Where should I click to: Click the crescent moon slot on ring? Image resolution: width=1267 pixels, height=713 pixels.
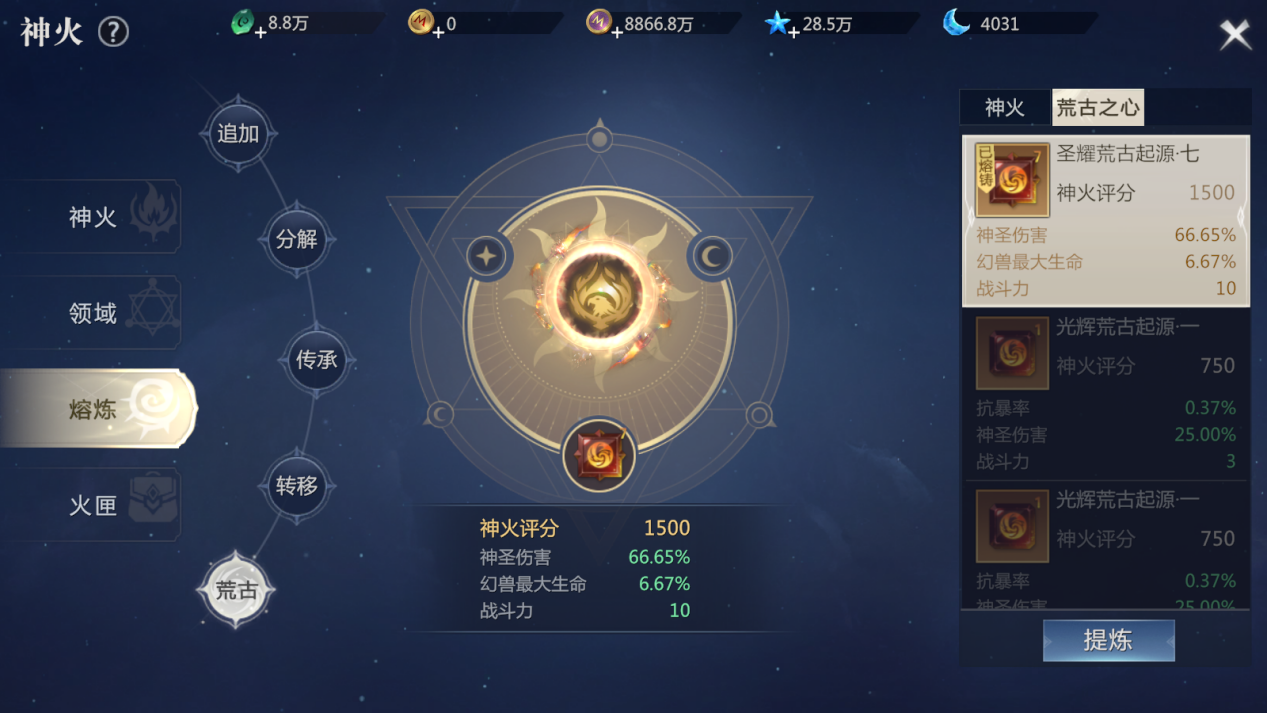[711, 256]
